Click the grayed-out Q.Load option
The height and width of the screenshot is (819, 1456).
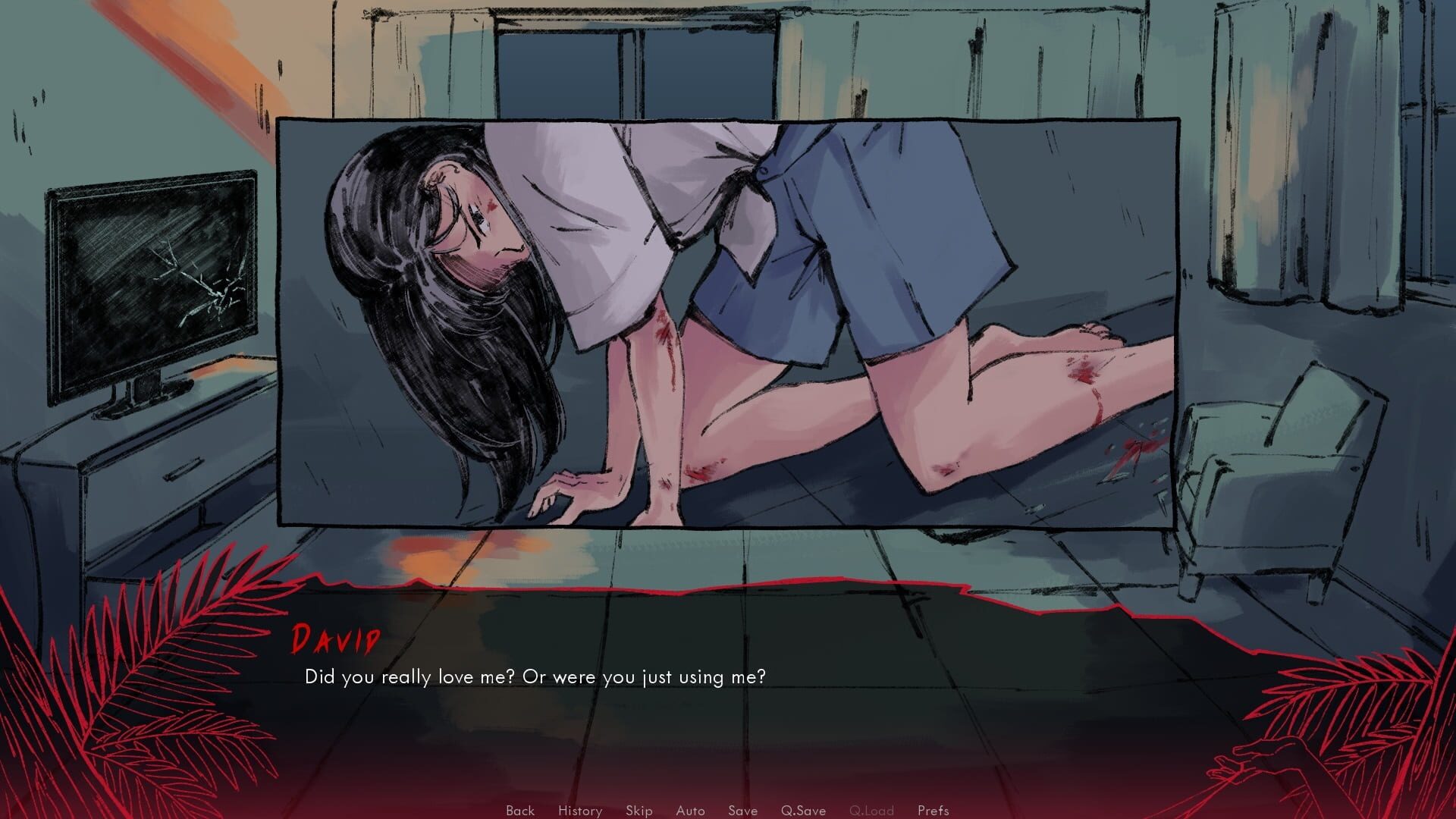[x=874, y=810]
